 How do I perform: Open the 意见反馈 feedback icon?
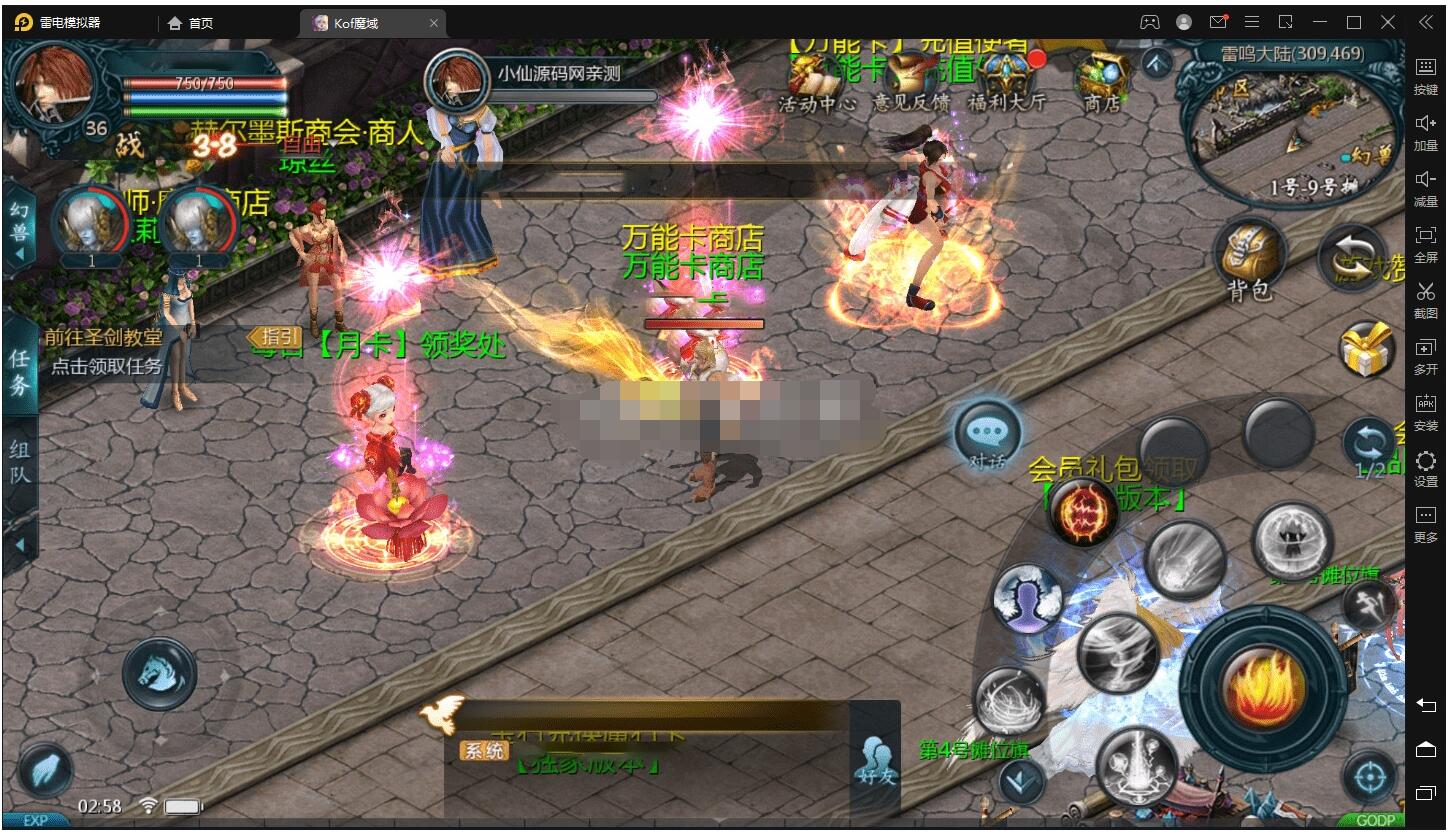912,80
